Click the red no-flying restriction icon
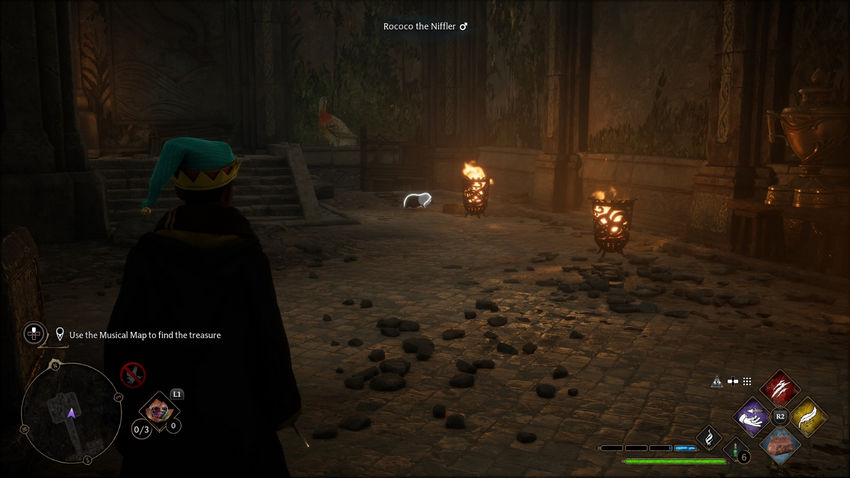Viewport: 850px width, 478px height. 132,375
